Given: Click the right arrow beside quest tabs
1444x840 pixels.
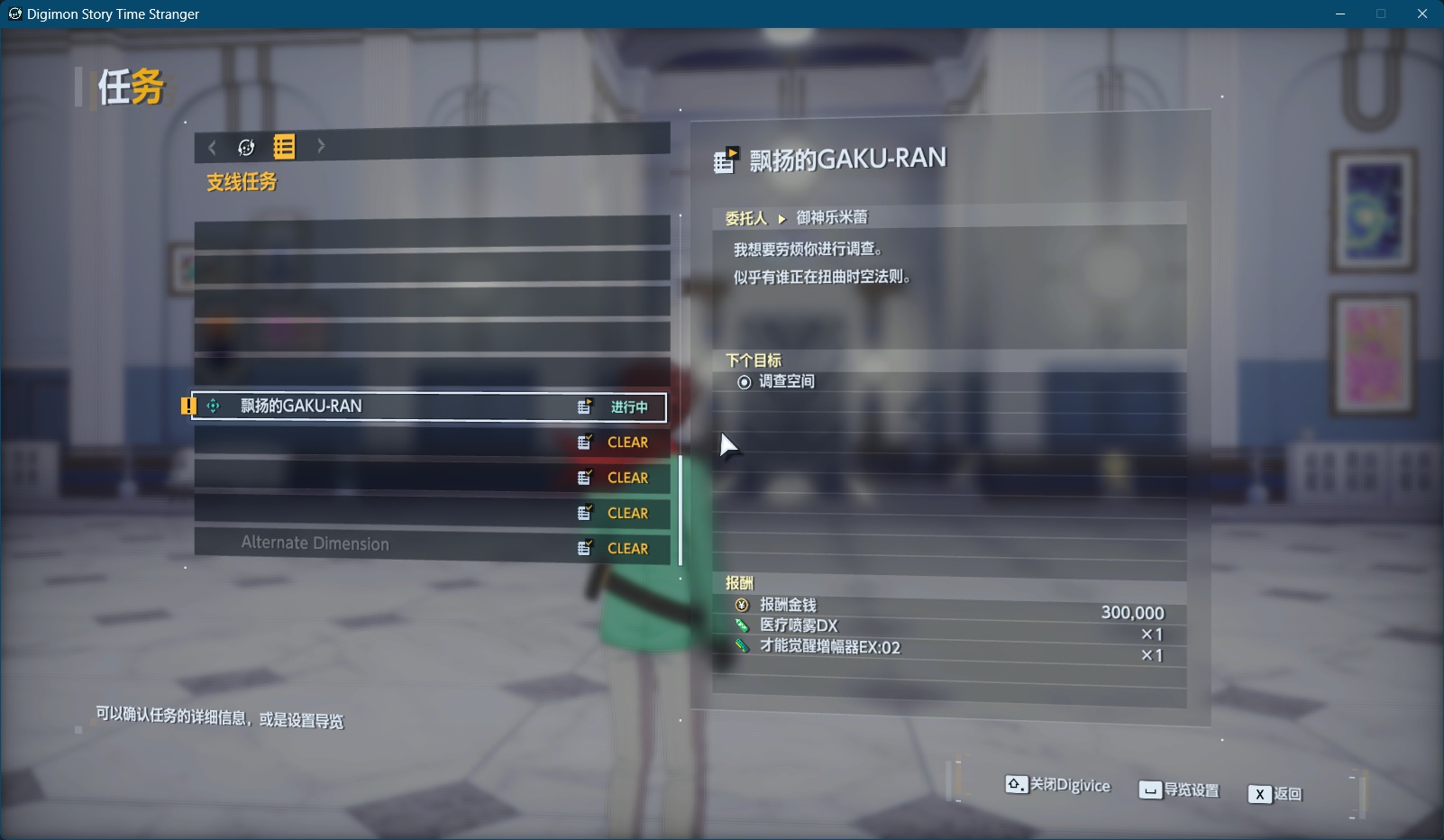Looking at the screenshot, I should 321,146.
